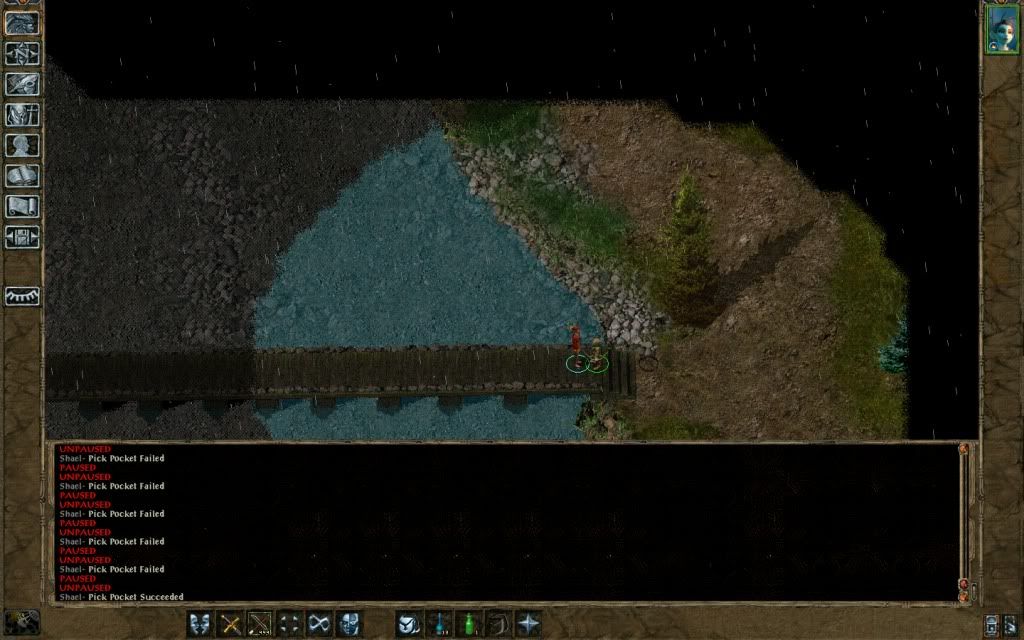Screen dimensions: 1024x640
Task: Open special abilities with the star icon
Action: click(x=527, y=623)
